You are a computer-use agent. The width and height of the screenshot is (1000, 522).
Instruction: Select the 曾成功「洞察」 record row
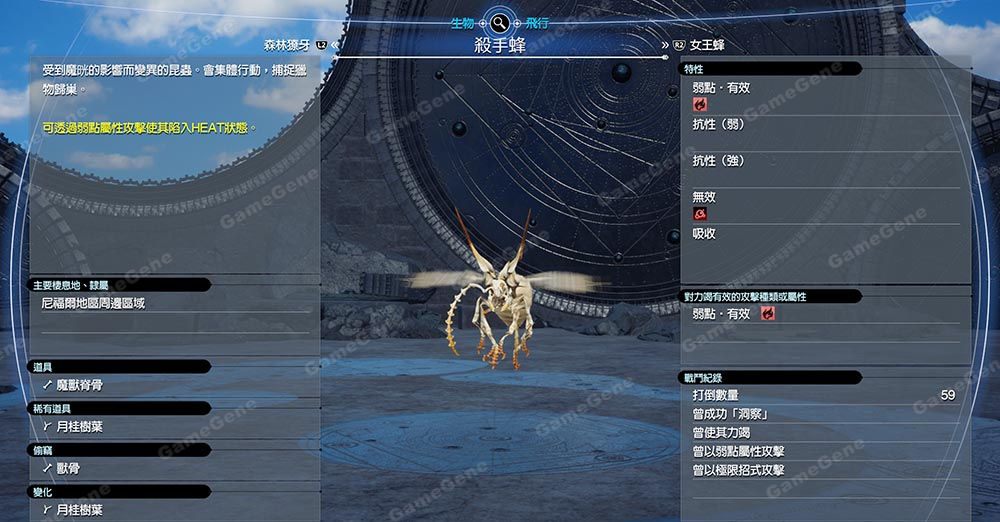[822, 414]
